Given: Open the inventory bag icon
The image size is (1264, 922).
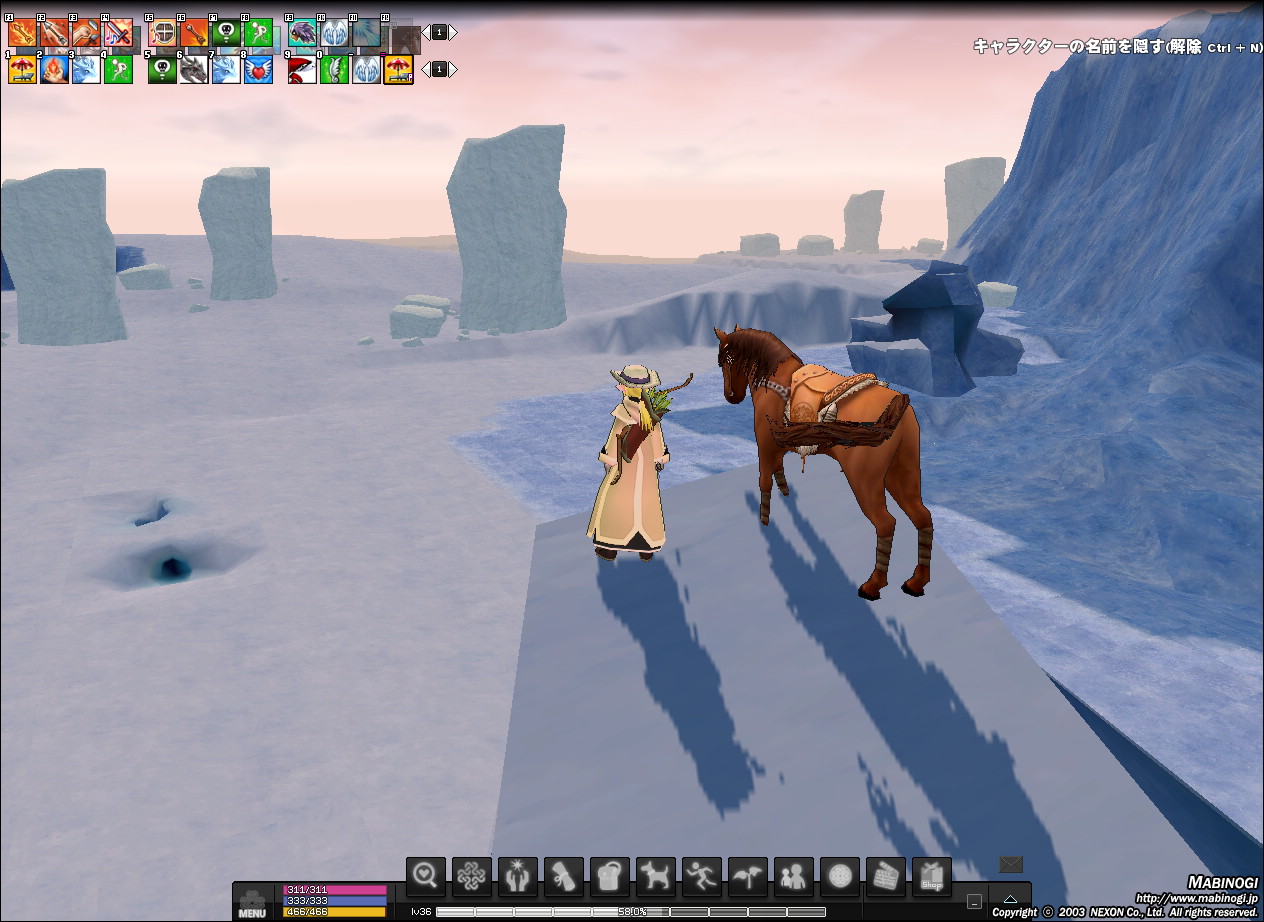Looking at the screenshot, I should pos(609,877).
